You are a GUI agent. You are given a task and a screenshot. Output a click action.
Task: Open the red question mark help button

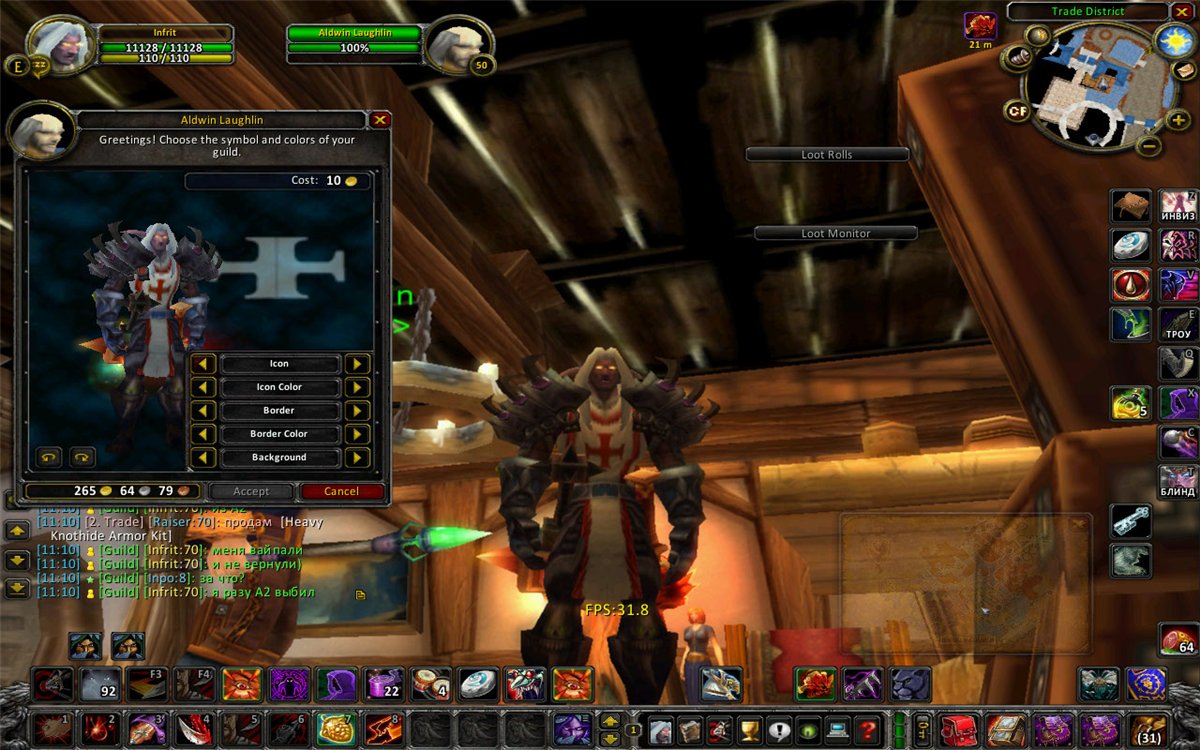point(869,729)
